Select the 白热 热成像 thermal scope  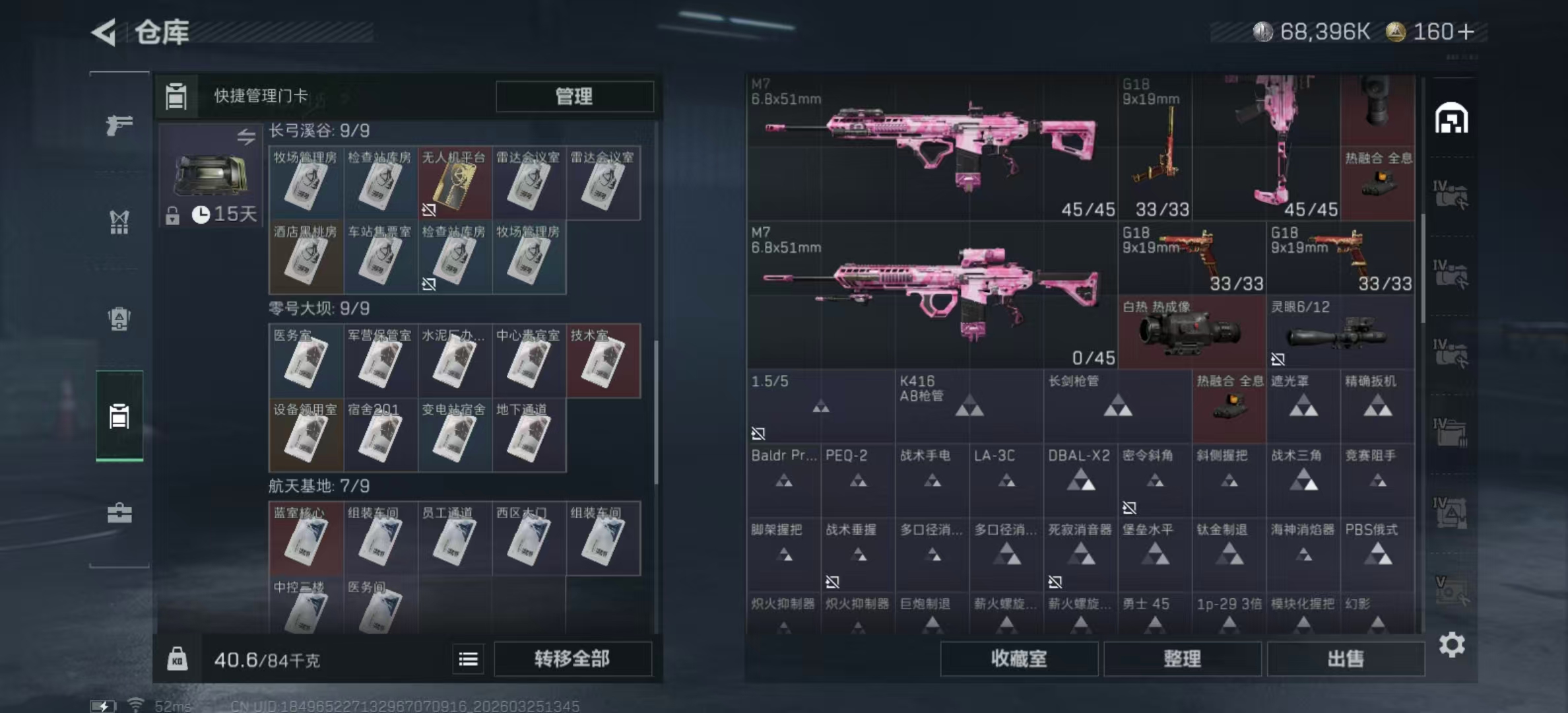pyautogui.click(x=1191, y=332)
